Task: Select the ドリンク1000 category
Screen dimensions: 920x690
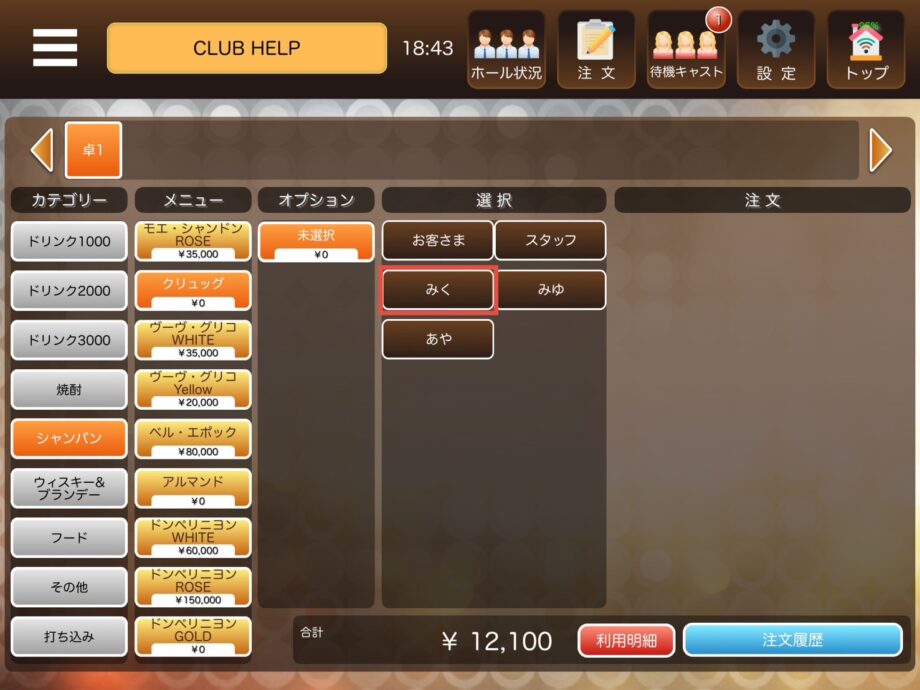Action: (x=69, y=241)
